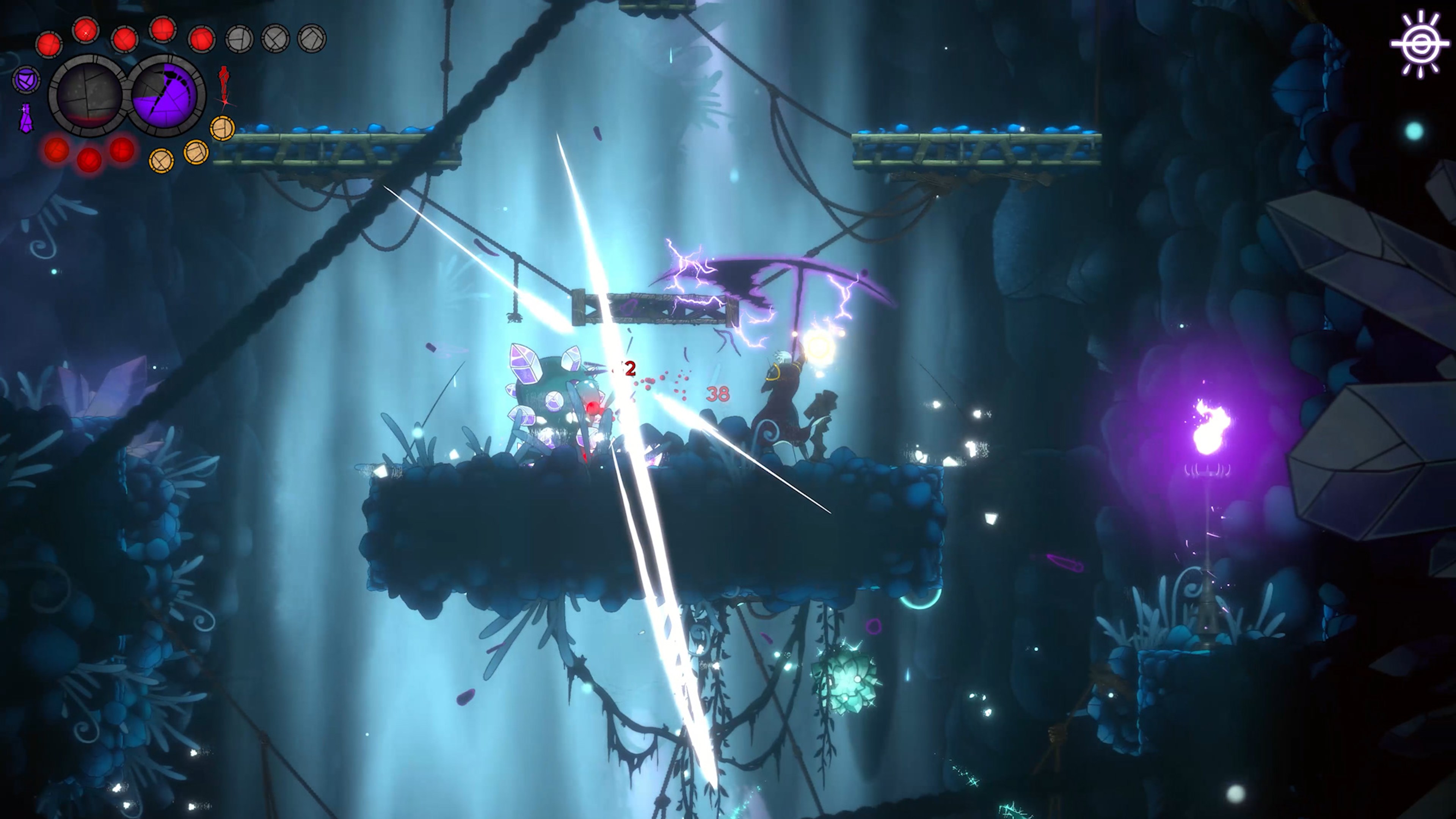Use the purple crystal vial icon
The height and width of the screenshot is (819, 1456).
(25, 119)
